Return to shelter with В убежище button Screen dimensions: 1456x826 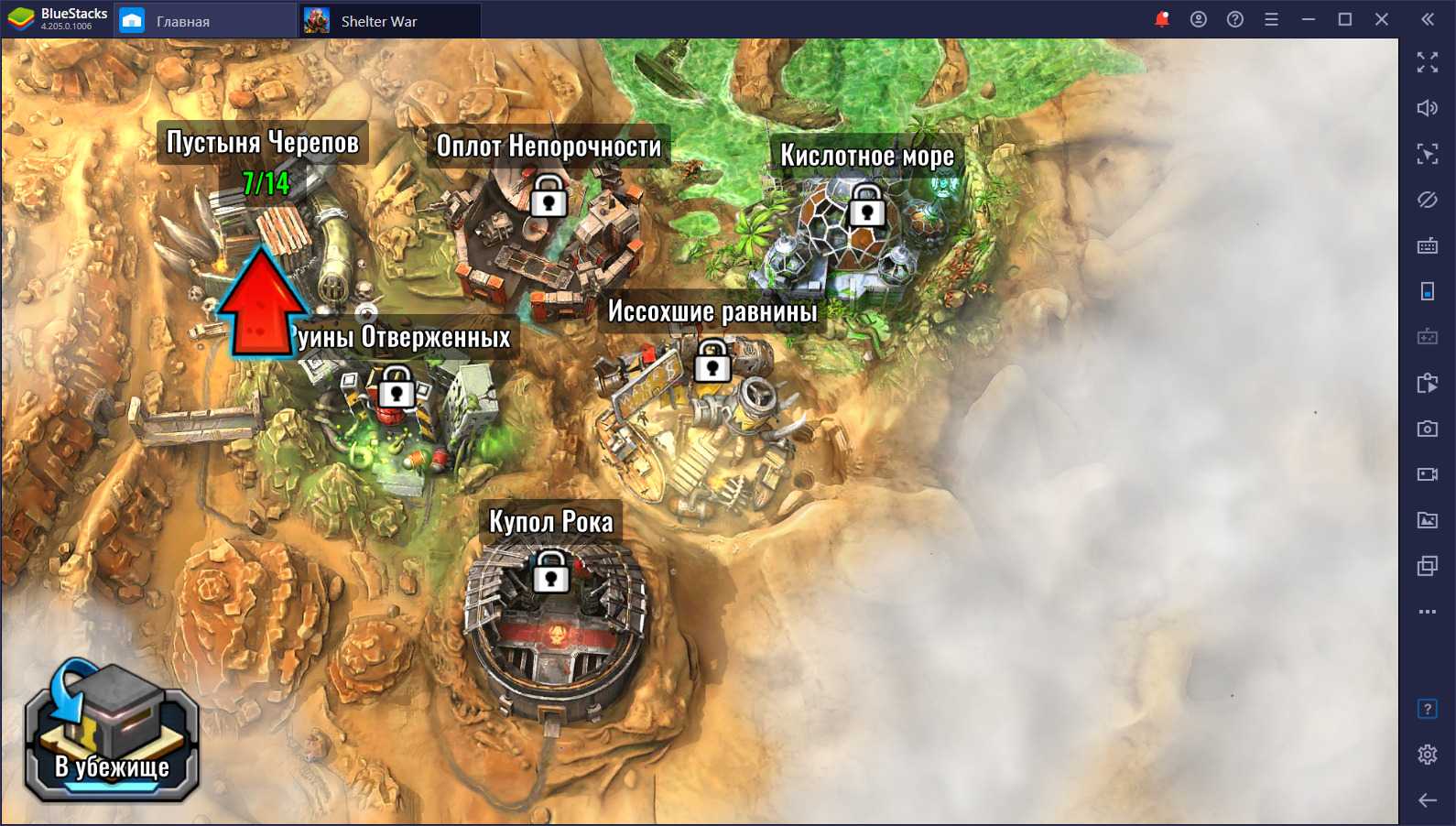(x=111, y=734)
